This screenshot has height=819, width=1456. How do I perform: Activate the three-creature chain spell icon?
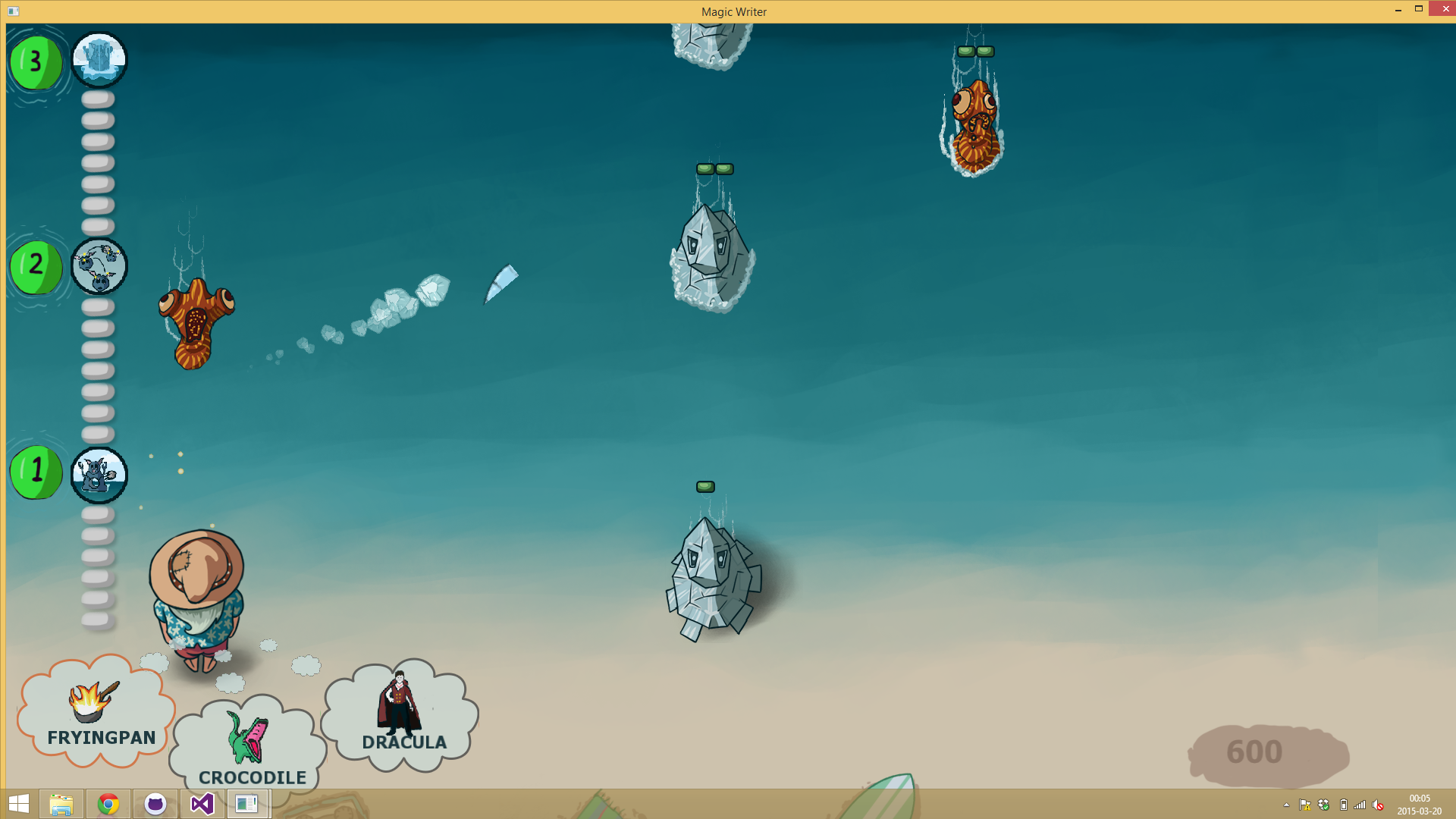99,266
